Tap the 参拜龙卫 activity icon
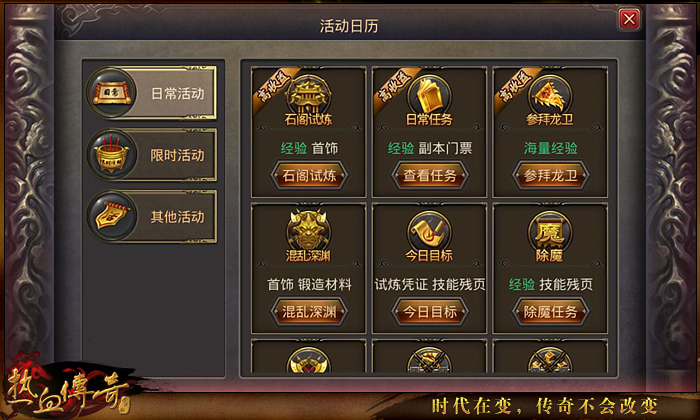The image size is (700, 420). pyautogui.click(x=549, y=96)
